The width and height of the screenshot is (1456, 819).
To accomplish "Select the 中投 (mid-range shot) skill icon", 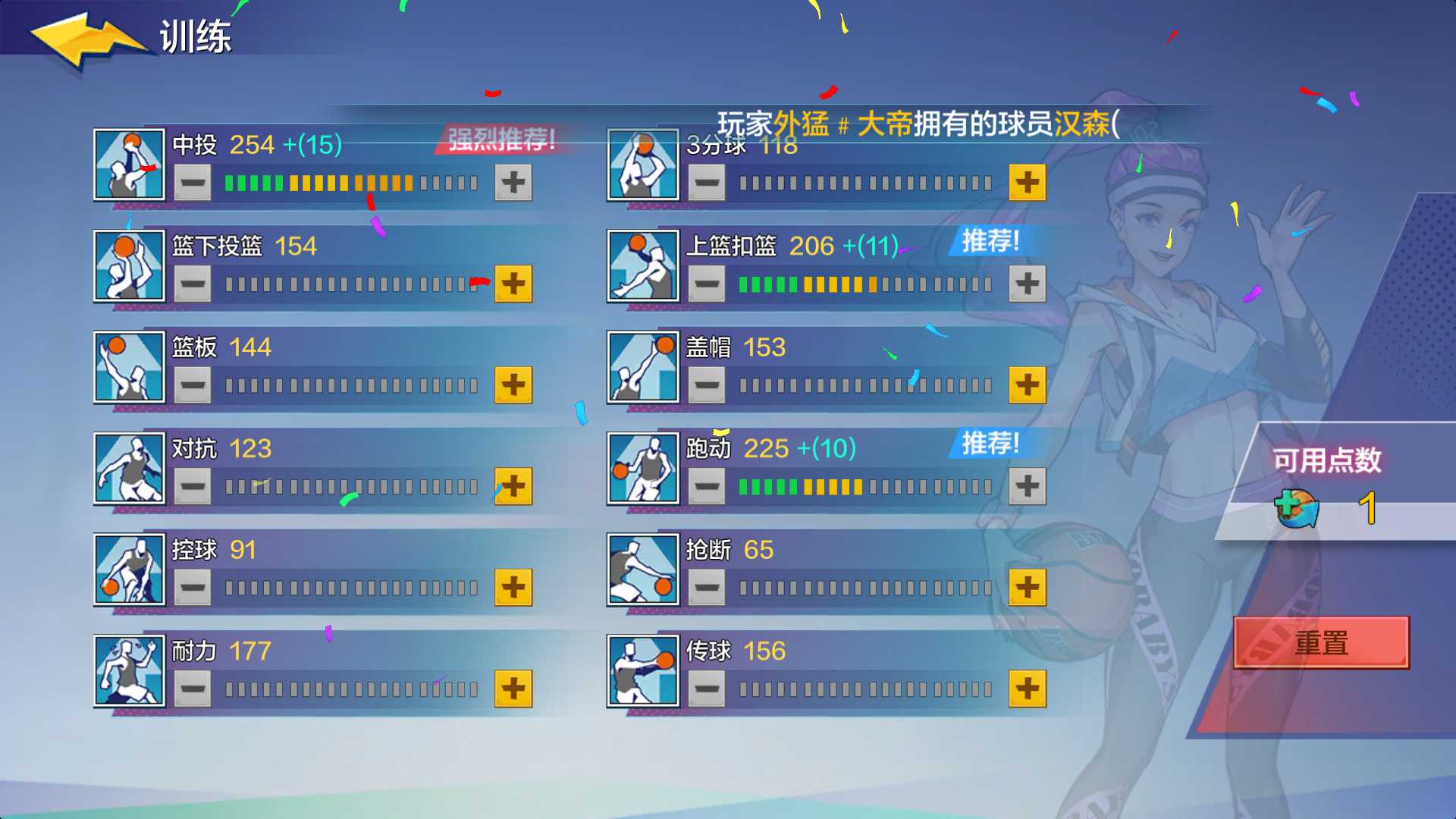I will coord(129,165).
